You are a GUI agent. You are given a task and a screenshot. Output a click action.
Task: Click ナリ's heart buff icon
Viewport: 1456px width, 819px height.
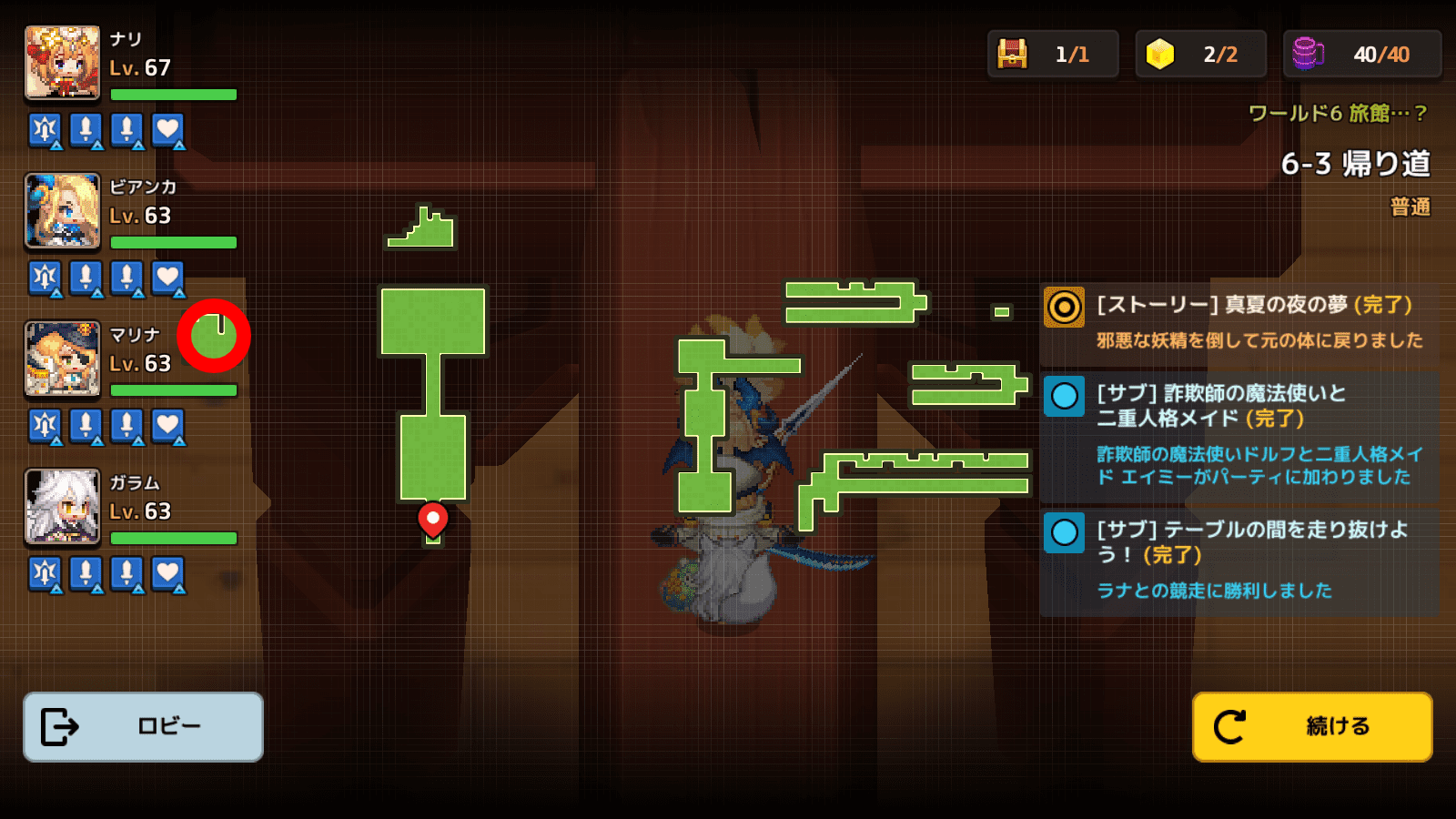pyautogui.click(x=167, y=130)
